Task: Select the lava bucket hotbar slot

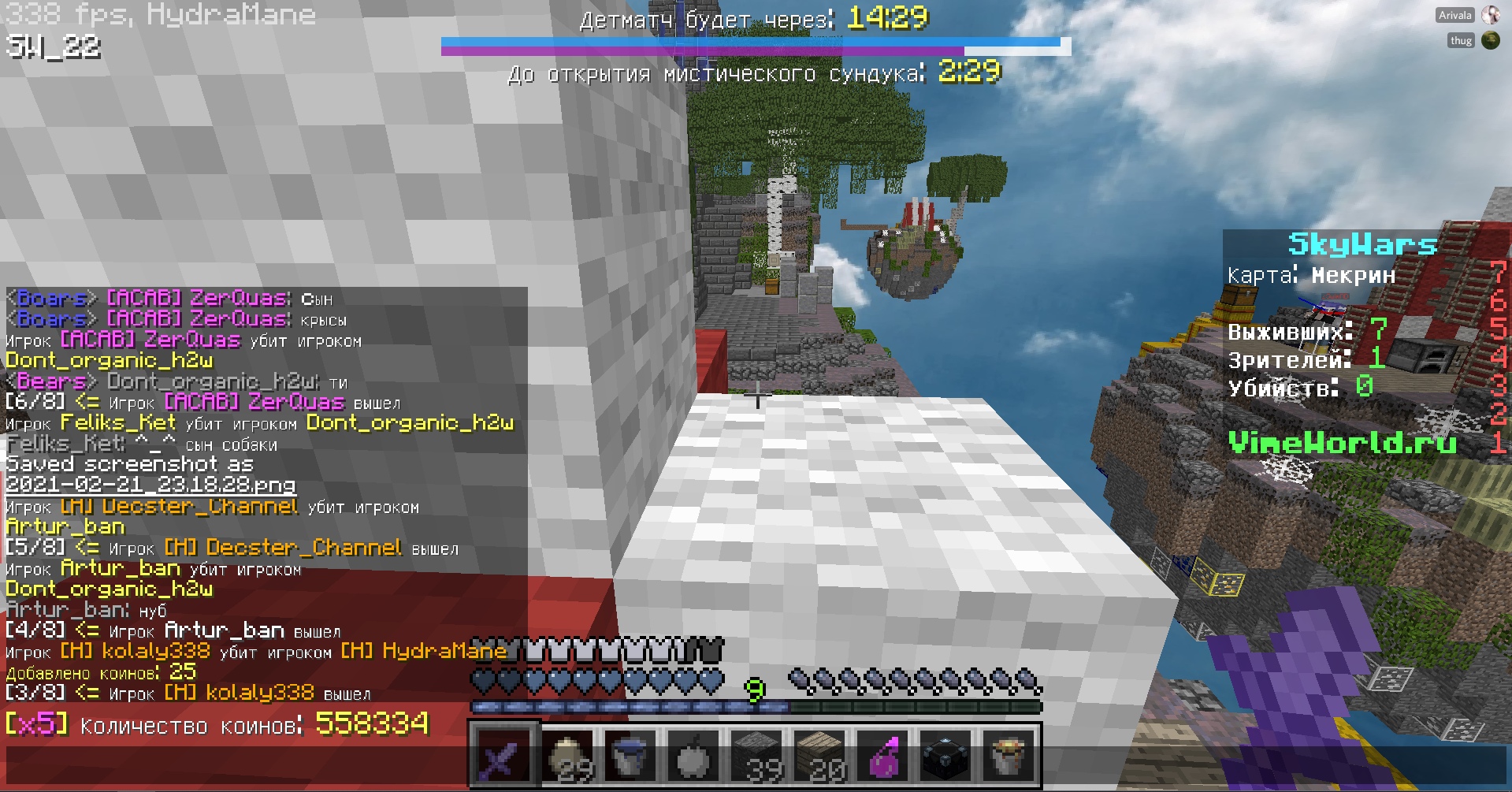Action: click(1009, 756)
